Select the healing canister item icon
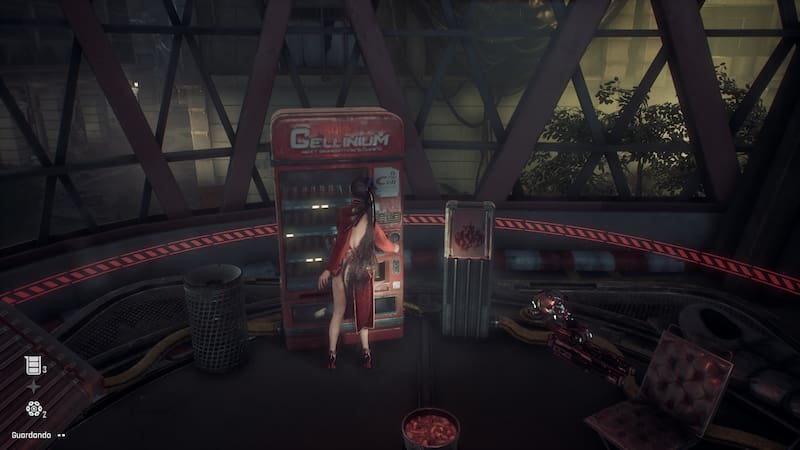 (32, 364)
